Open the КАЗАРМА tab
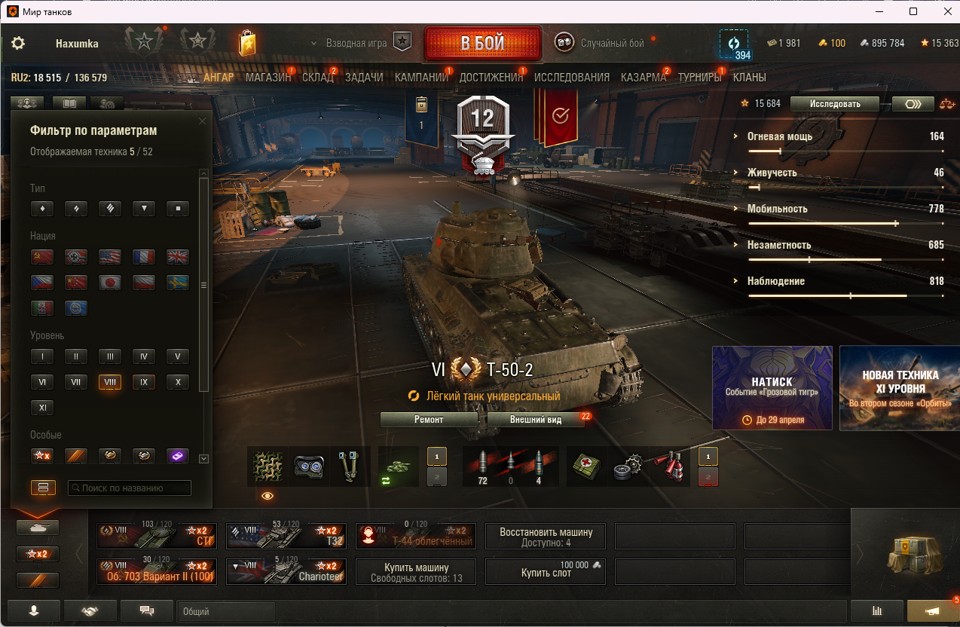960x627 pixels. click(x=643, y=77)
